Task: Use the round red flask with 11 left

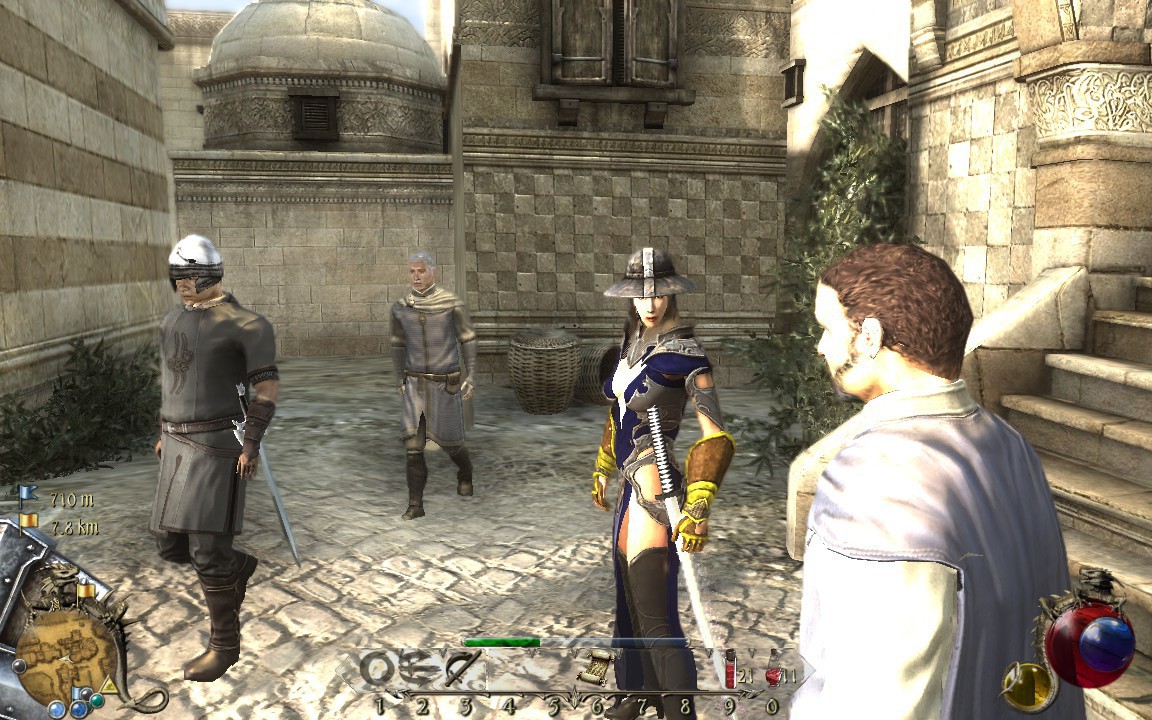Action: coord(771,670)
